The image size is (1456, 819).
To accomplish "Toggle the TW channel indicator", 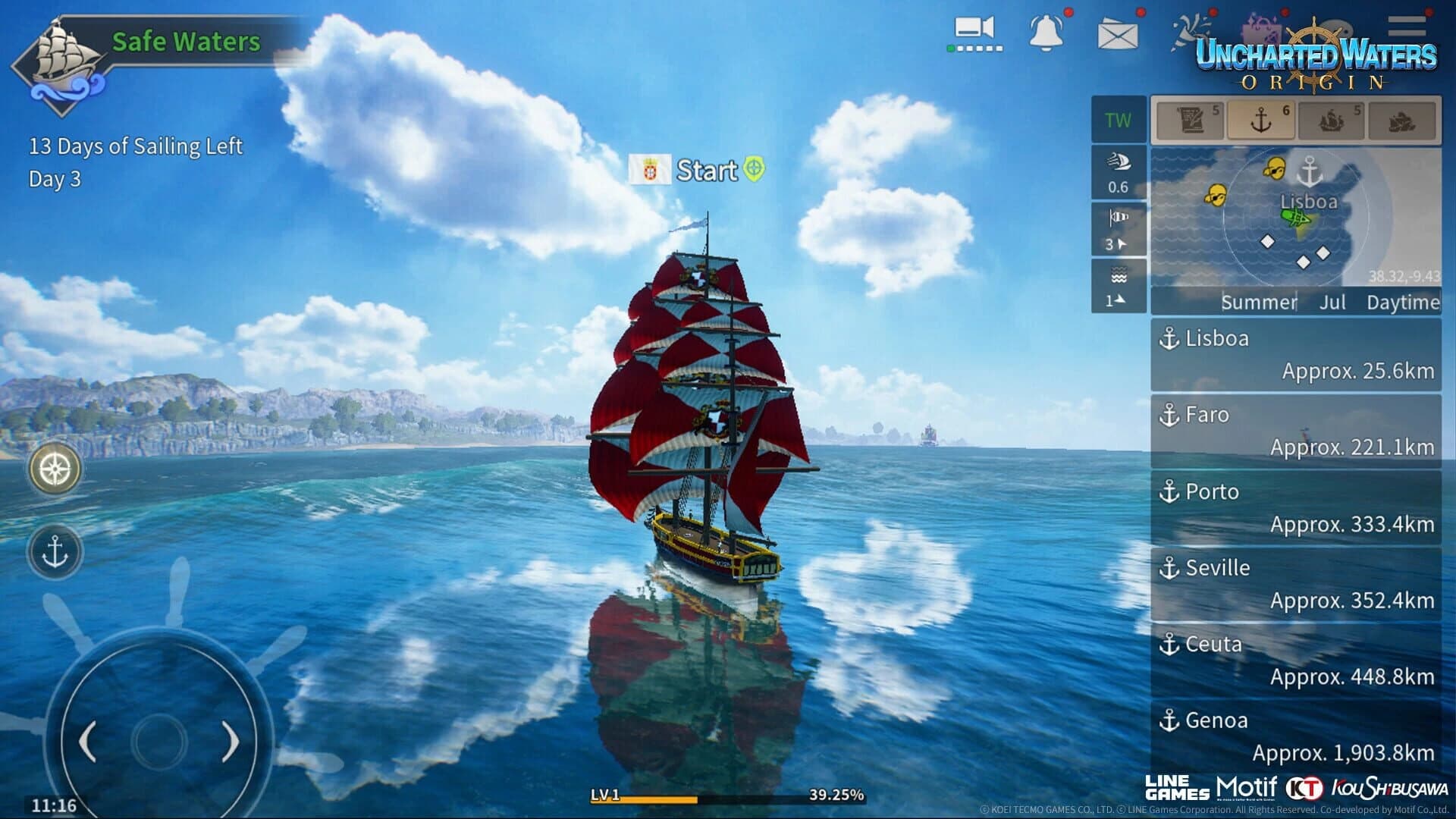I will pyautogui.click(x=1116, y=120).
